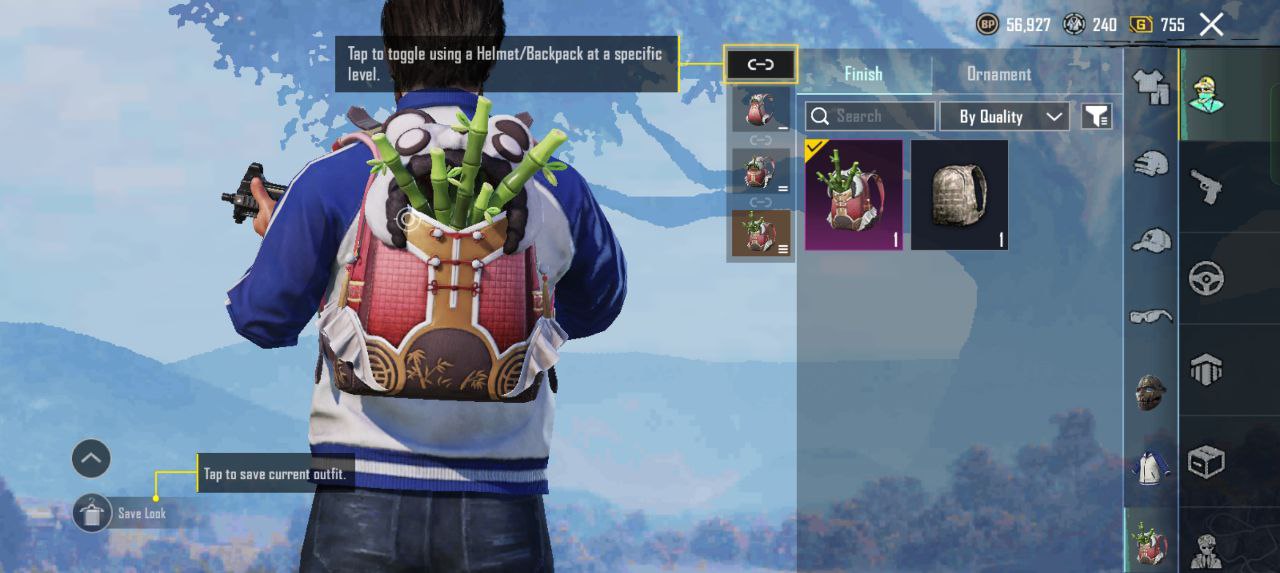Viewport: 1280px width, 573px height.
Task: Switch to the vehicle steering wheel section
Action: [1206, 279]
